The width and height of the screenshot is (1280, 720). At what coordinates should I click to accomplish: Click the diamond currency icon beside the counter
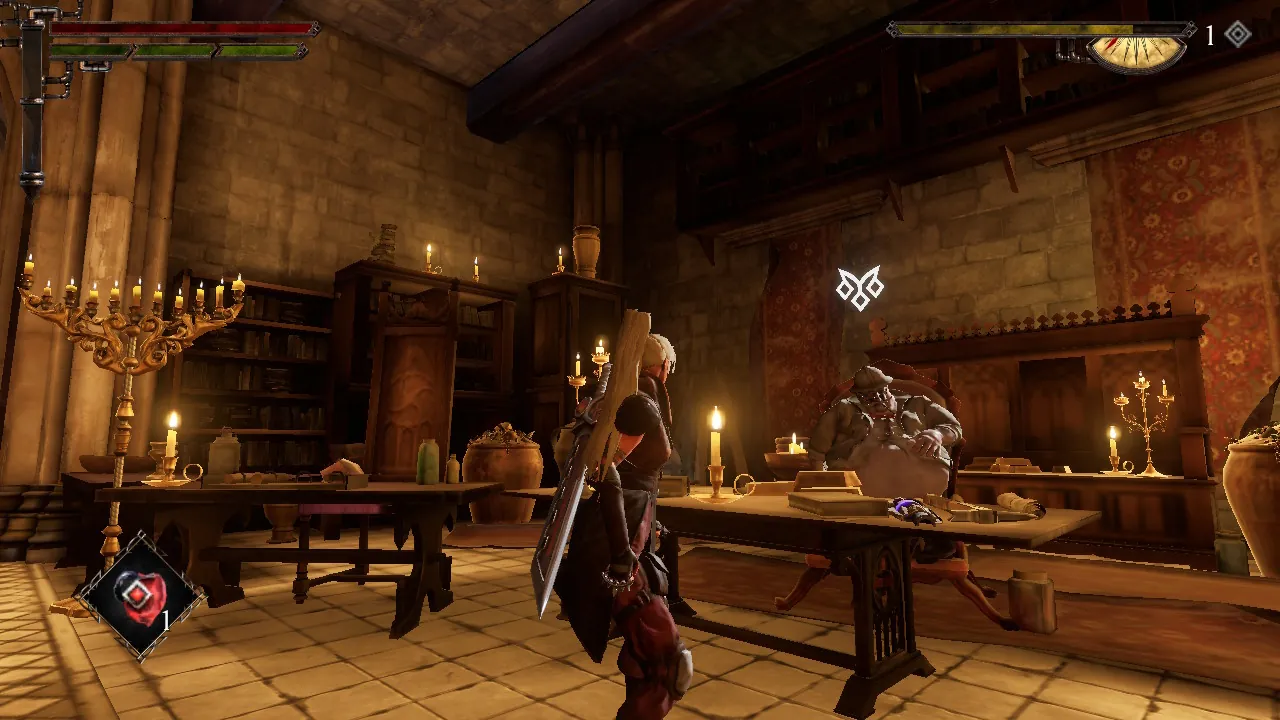[x=1237, y=33]
